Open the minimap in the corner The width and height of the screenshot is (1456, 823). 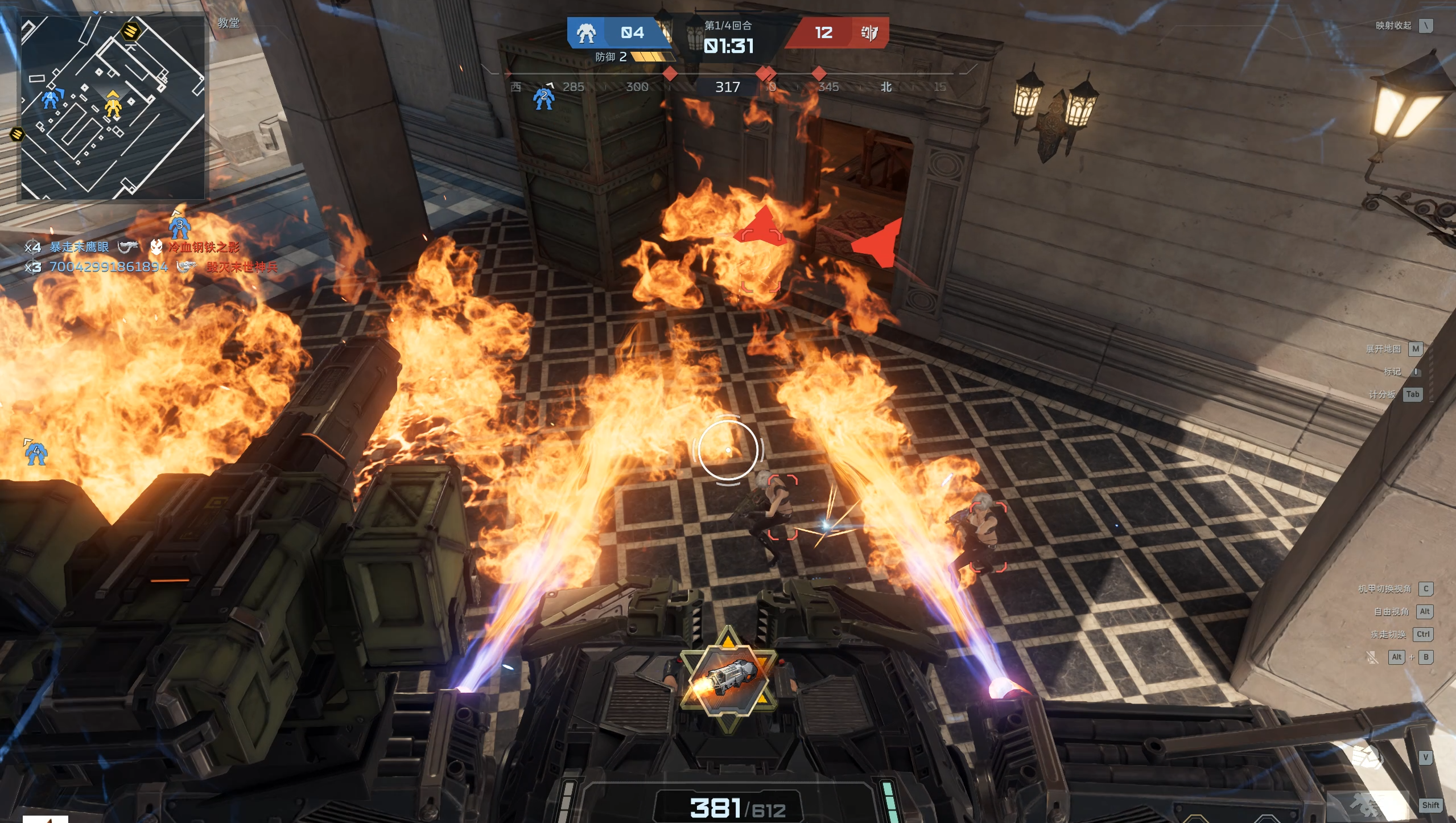tap(113, 107)
